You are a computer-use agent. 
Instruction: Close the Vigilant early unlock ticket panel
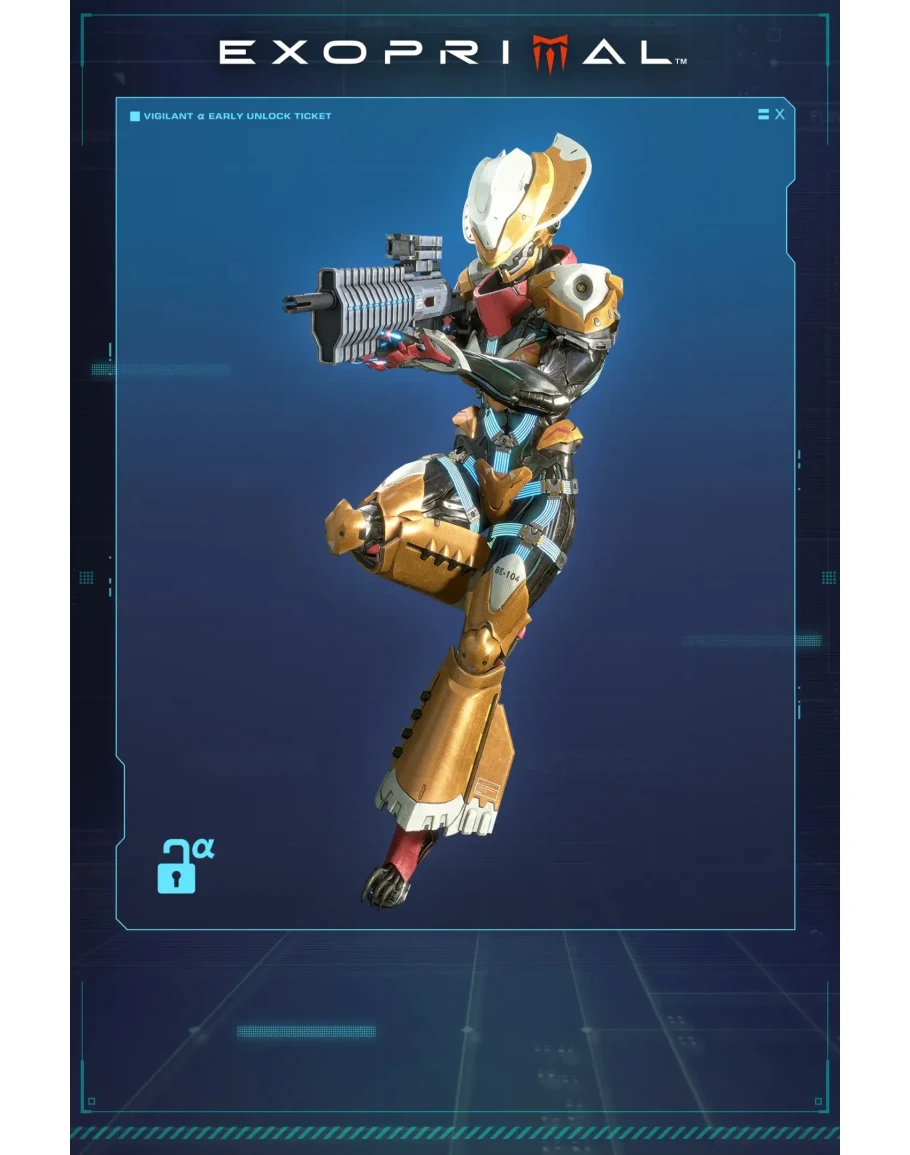click(780, 115)
